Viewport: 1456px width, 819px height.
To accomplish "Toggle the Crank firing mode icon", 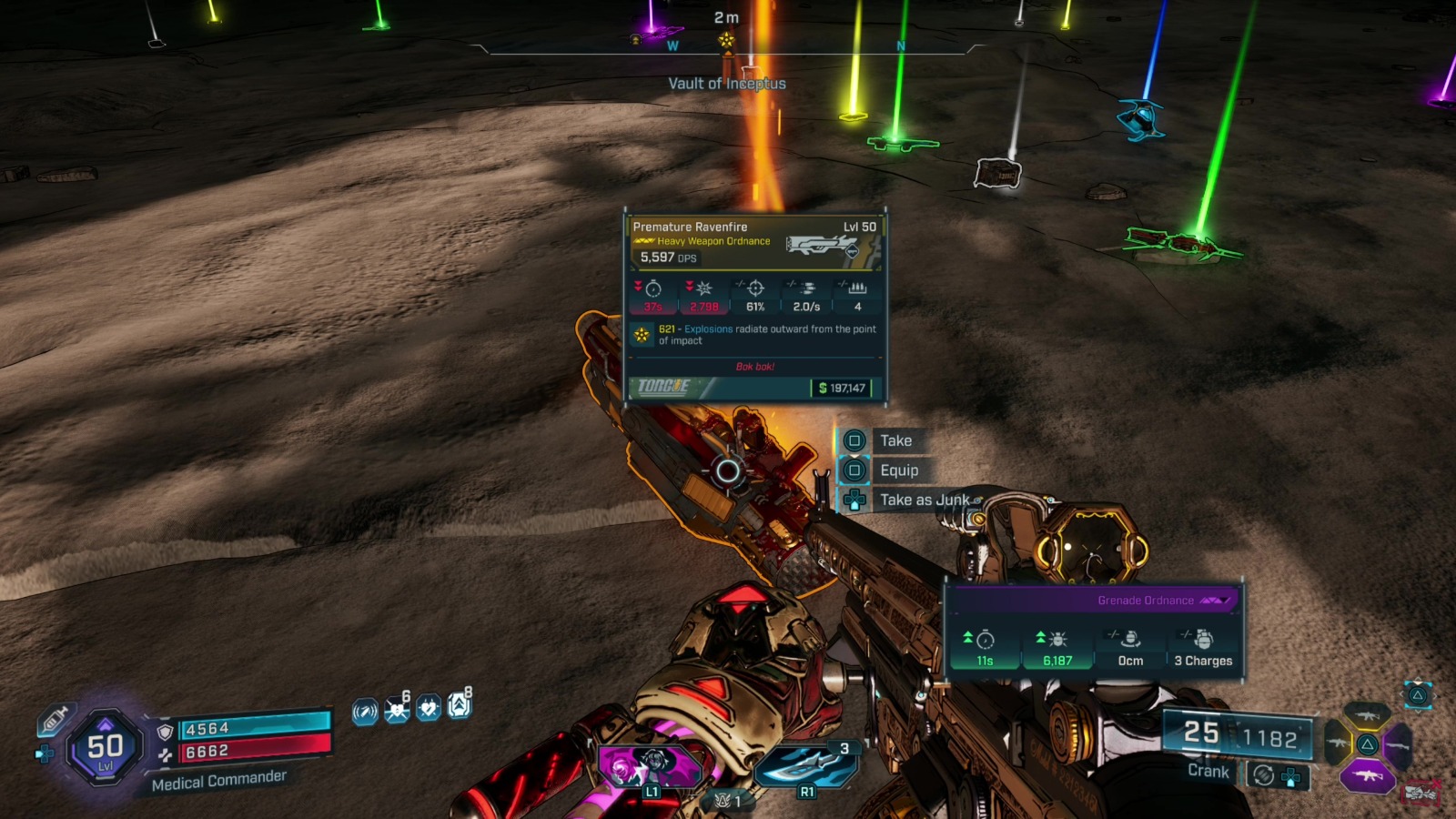I will [1263, 774].
